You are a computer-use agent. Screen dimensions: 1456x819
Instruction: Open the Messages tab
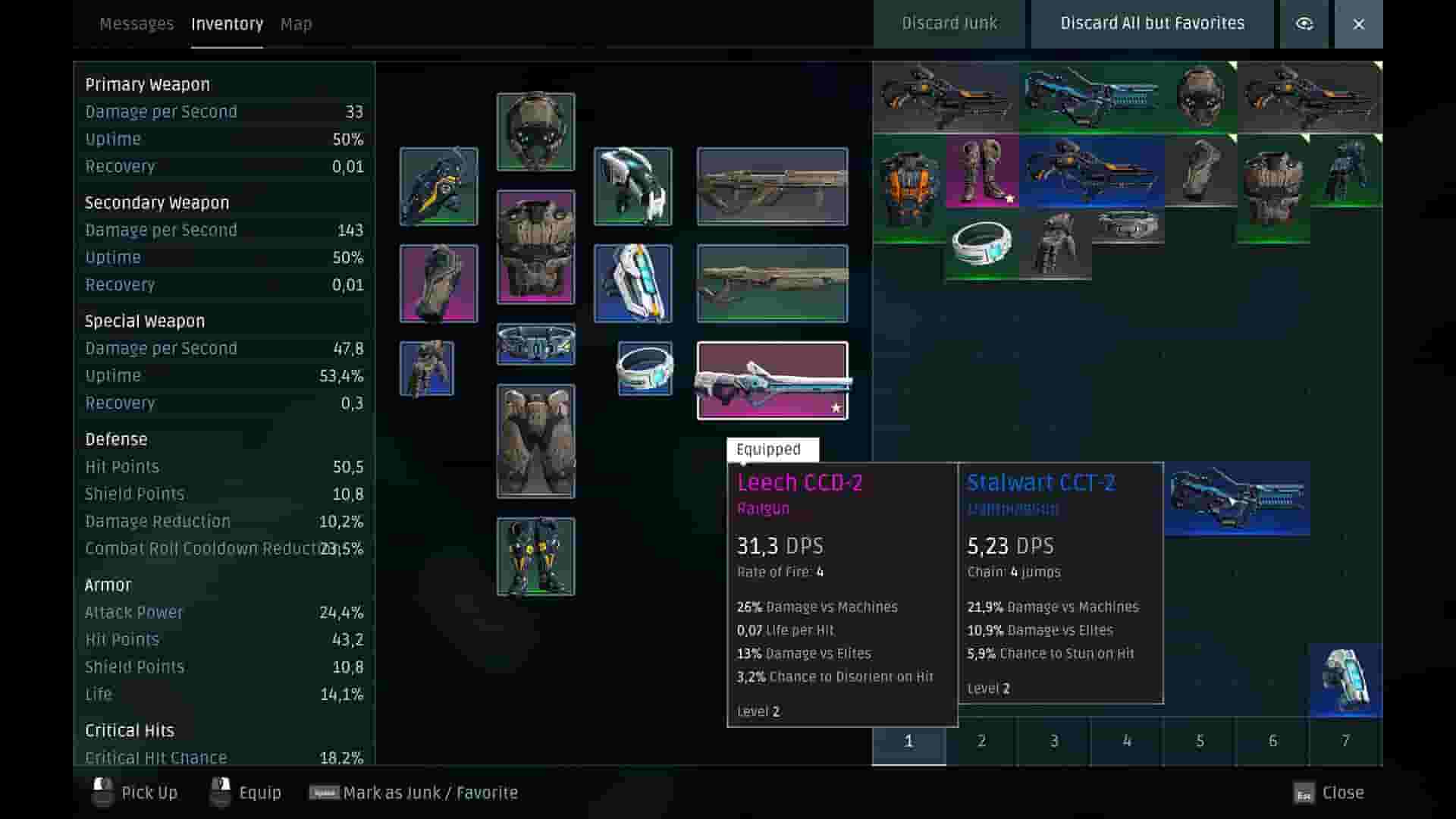136,24
